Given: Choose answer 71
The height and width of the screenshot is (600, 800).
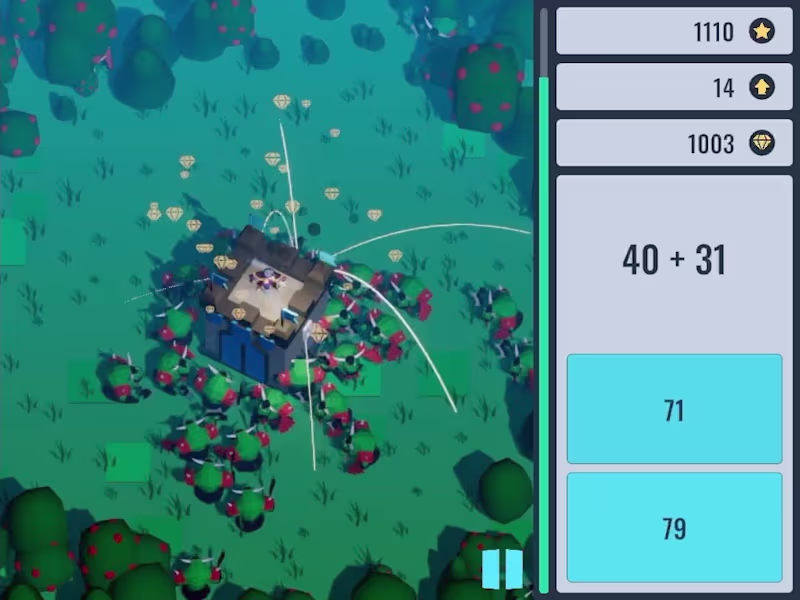Looking at the screenshot, I should tap(674, 409).
